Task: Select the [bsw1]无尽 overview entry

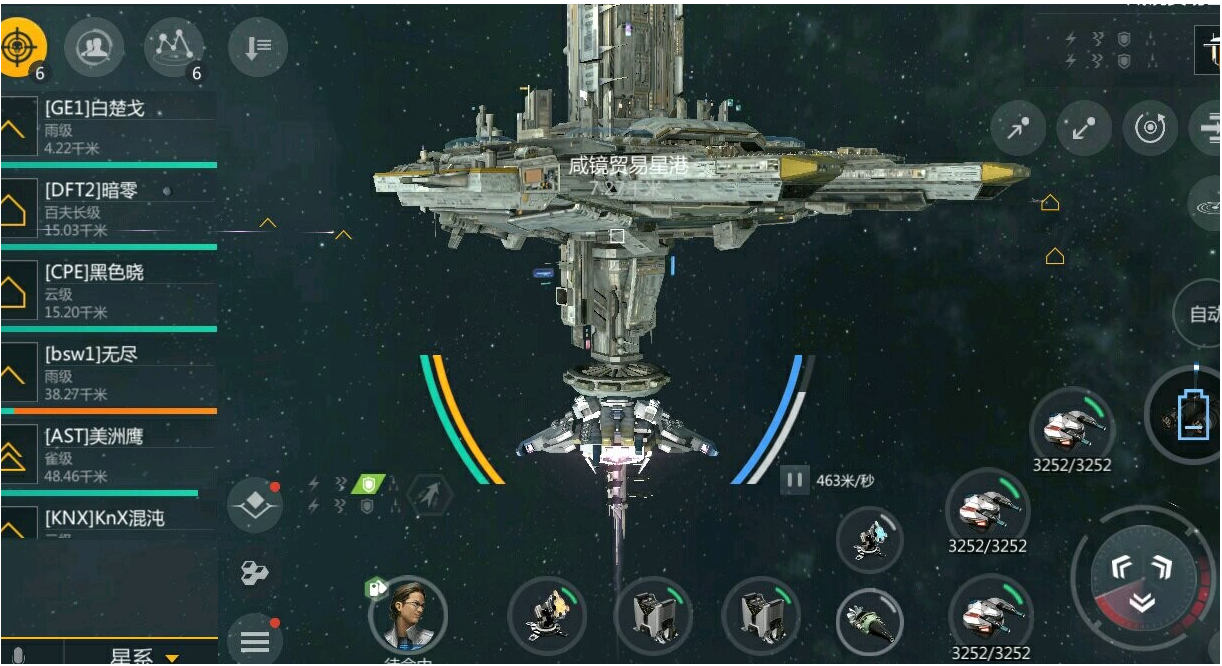Action: tap(109, 372)
